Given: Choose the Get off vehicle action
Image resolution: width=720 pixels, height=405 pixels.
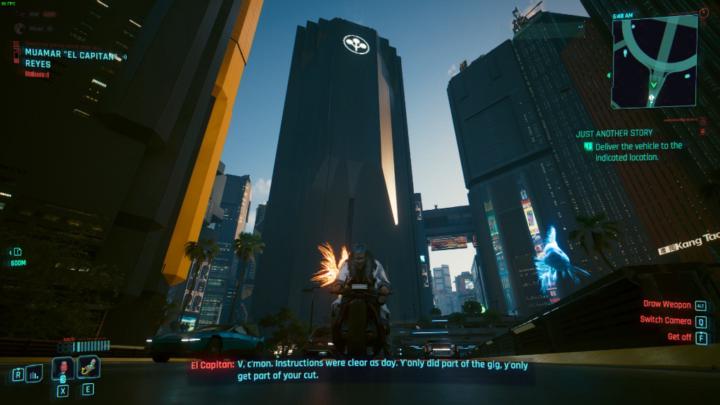Looking at the screenshot, I should click(x=678, y=337).
